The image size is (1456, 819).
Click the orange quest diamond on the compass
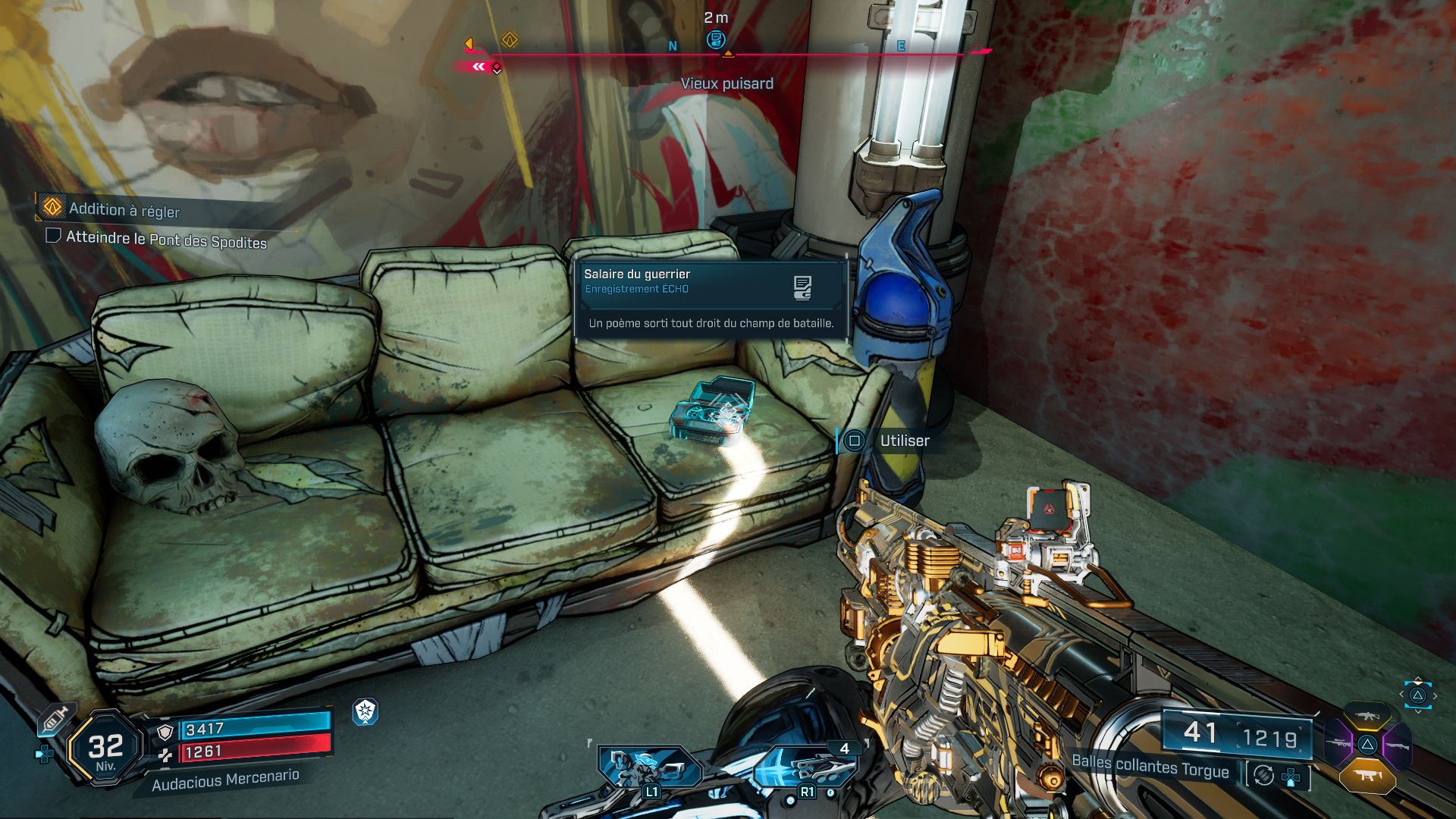[x=510, y=39]
